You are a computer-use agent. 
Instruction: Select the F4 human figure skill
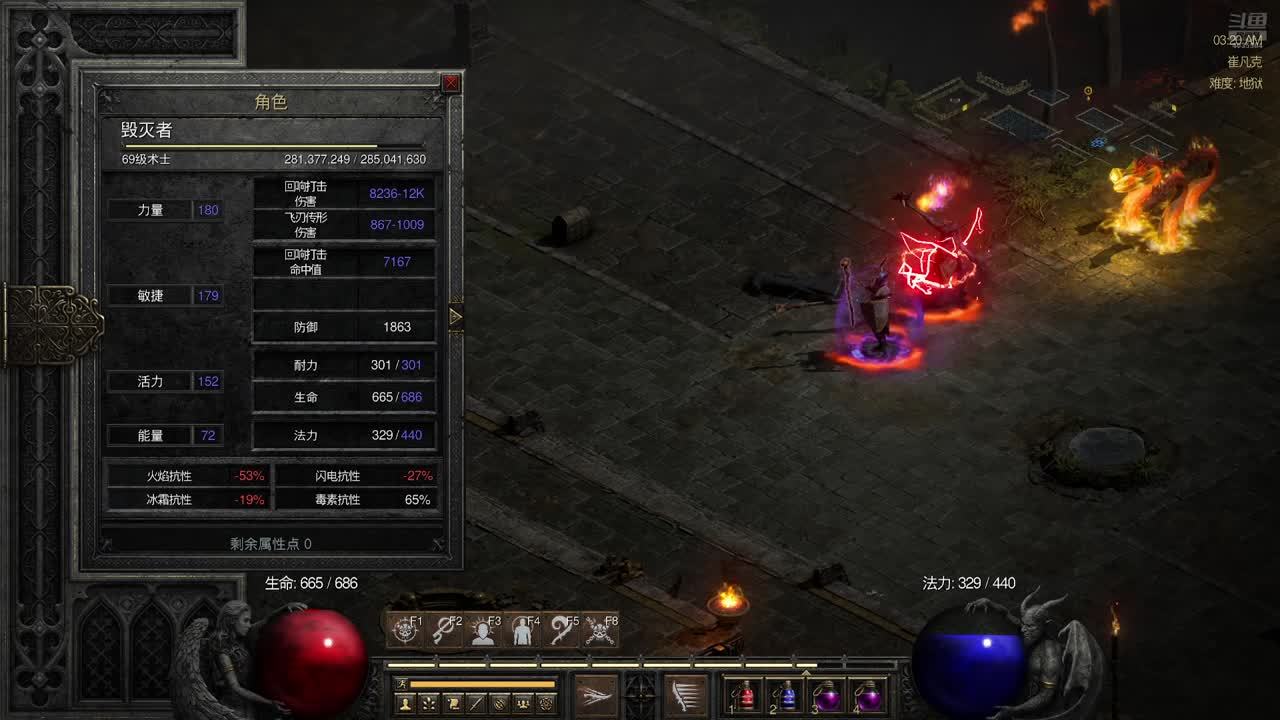coord(522,630)
